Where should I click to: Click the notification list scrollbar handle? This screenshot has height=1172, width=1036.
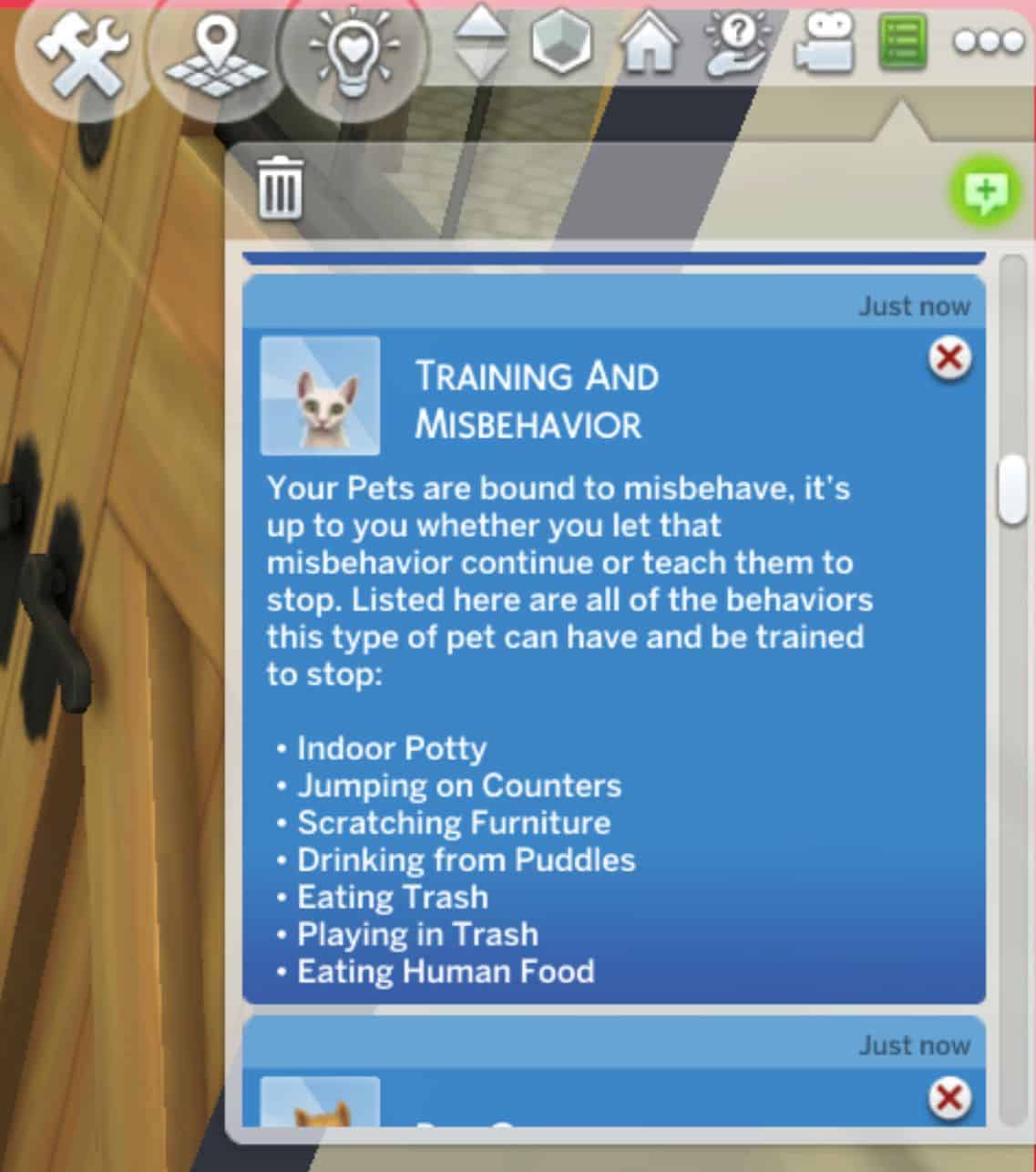pos(1012,489)
